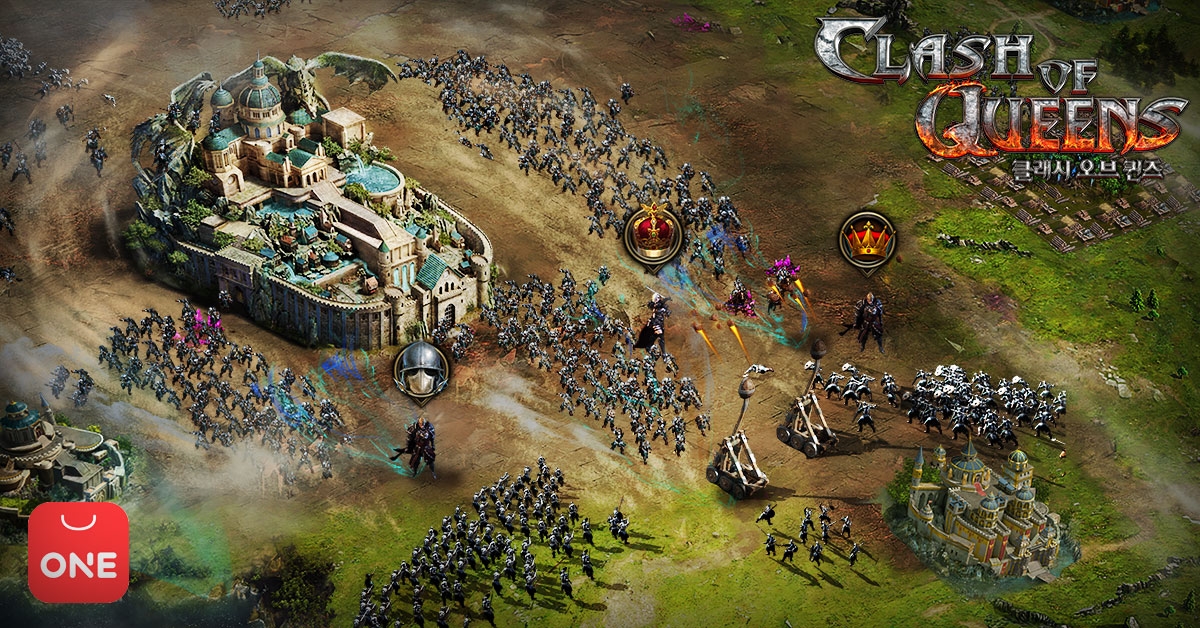Choose the golden crown marker
The height and width of the screenshot is (628, 1200).
(867, 239)
